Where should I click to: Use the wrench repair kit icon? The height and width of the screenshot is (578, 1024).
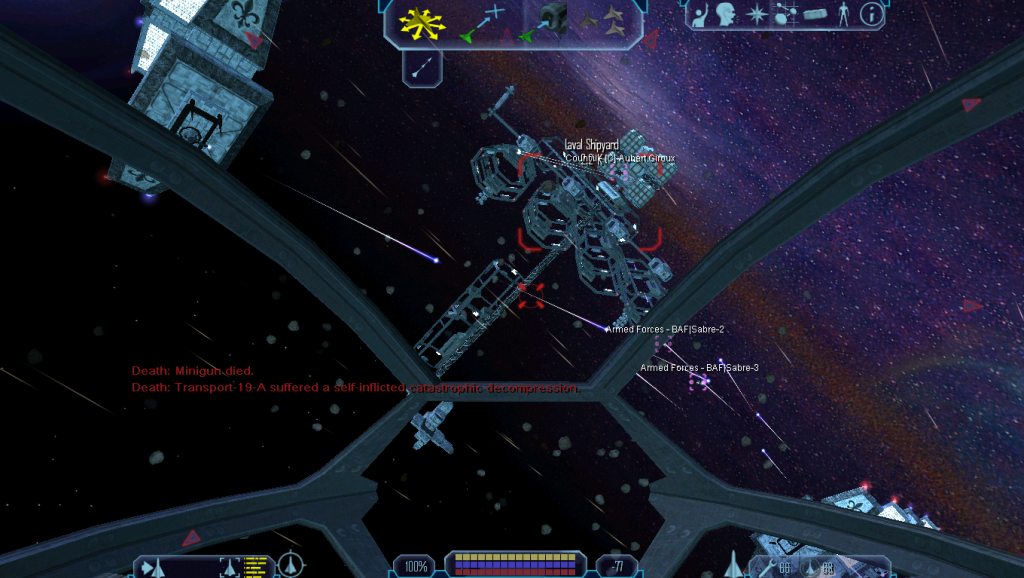pos(768,569)
